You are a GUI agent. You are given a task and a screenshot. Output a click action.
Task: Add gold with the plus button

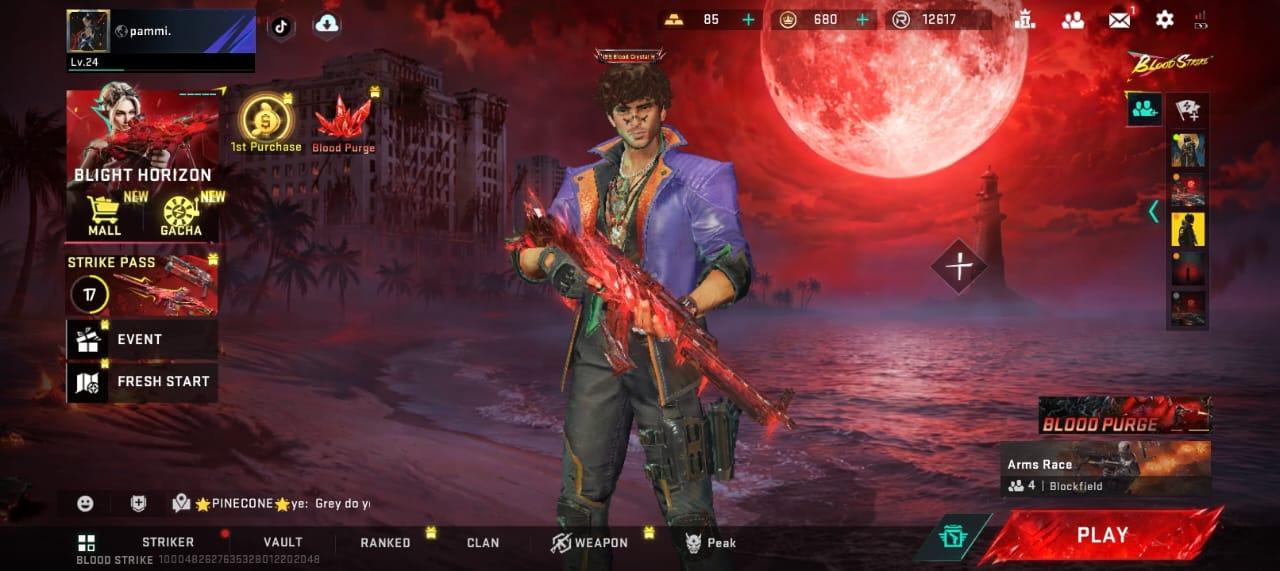click(749, 19)
